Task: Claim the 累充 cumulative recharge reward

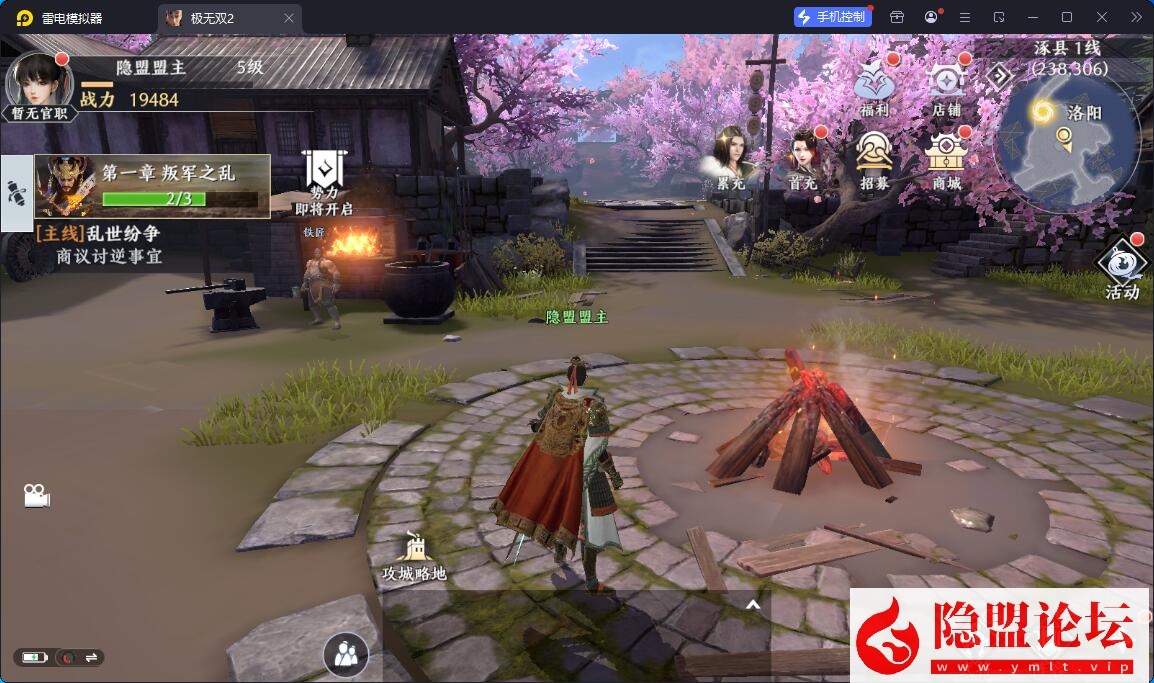Action: point(731,157)
